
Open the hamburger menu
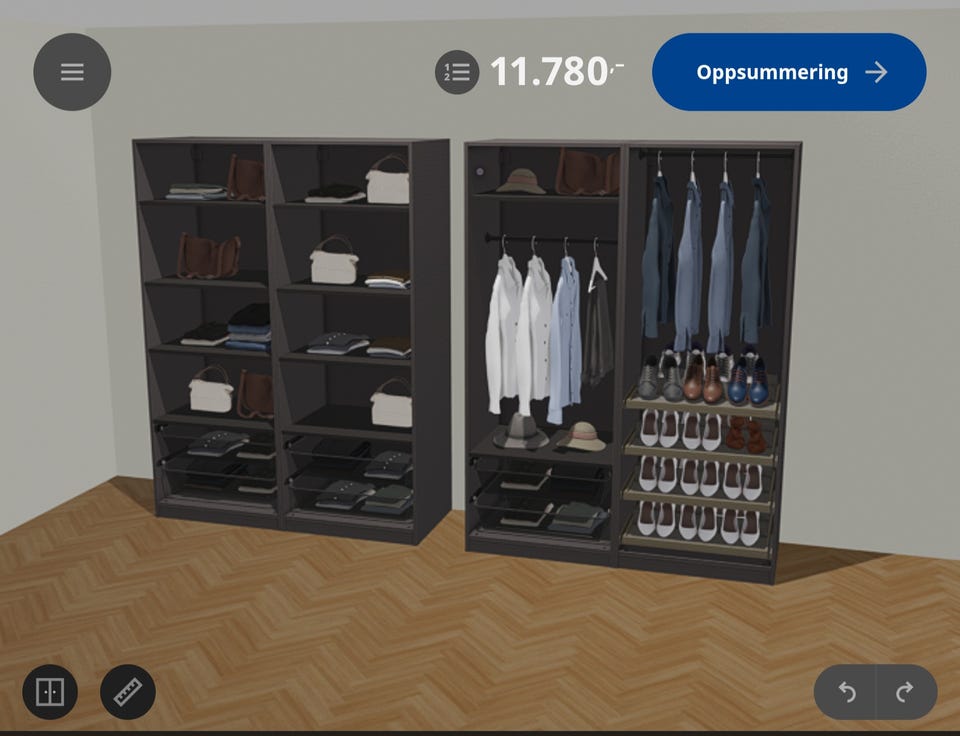(x=72, y=72)
